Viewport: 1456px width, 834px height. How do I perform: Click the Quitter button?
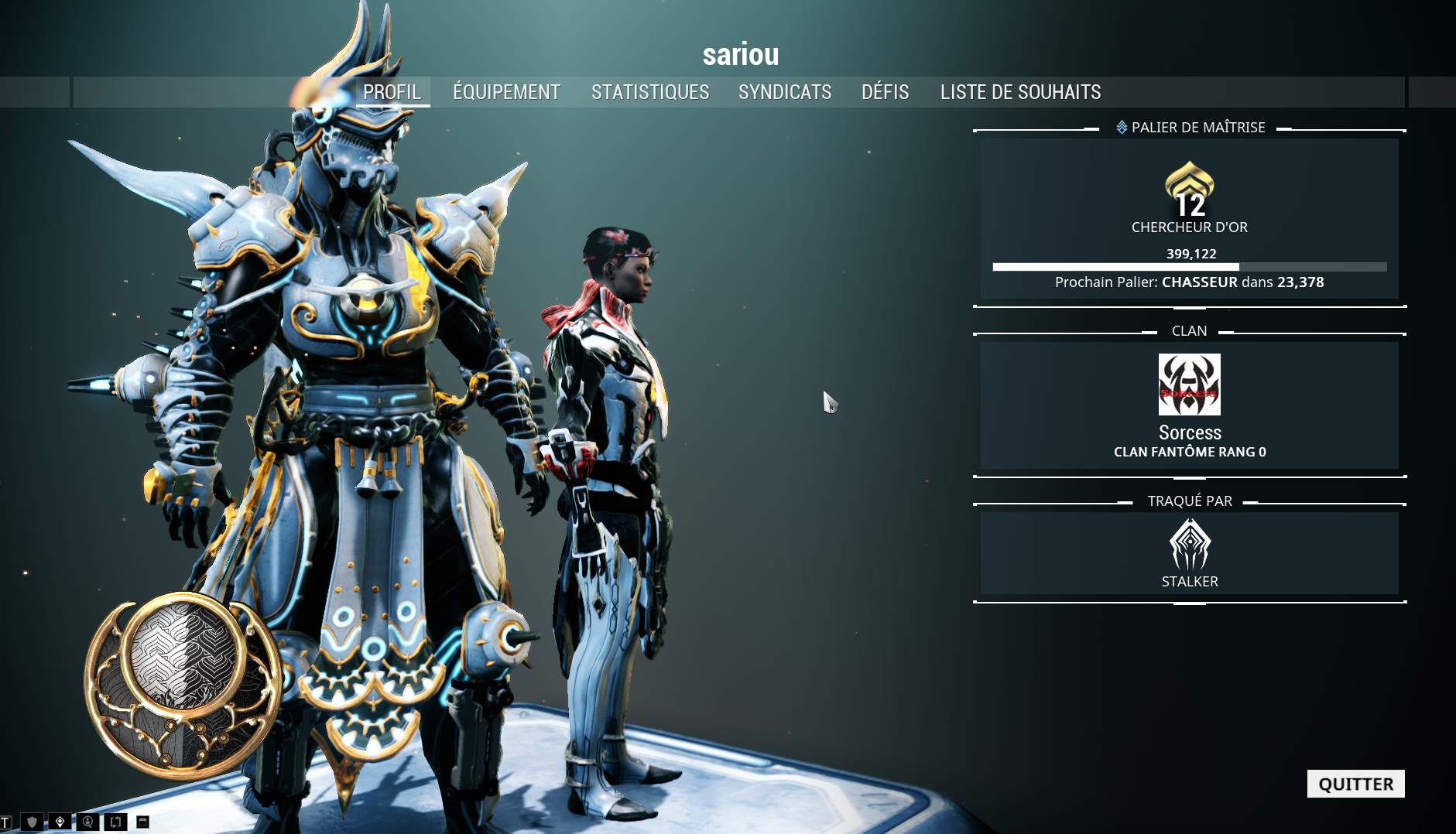[x=1355, y=784]
